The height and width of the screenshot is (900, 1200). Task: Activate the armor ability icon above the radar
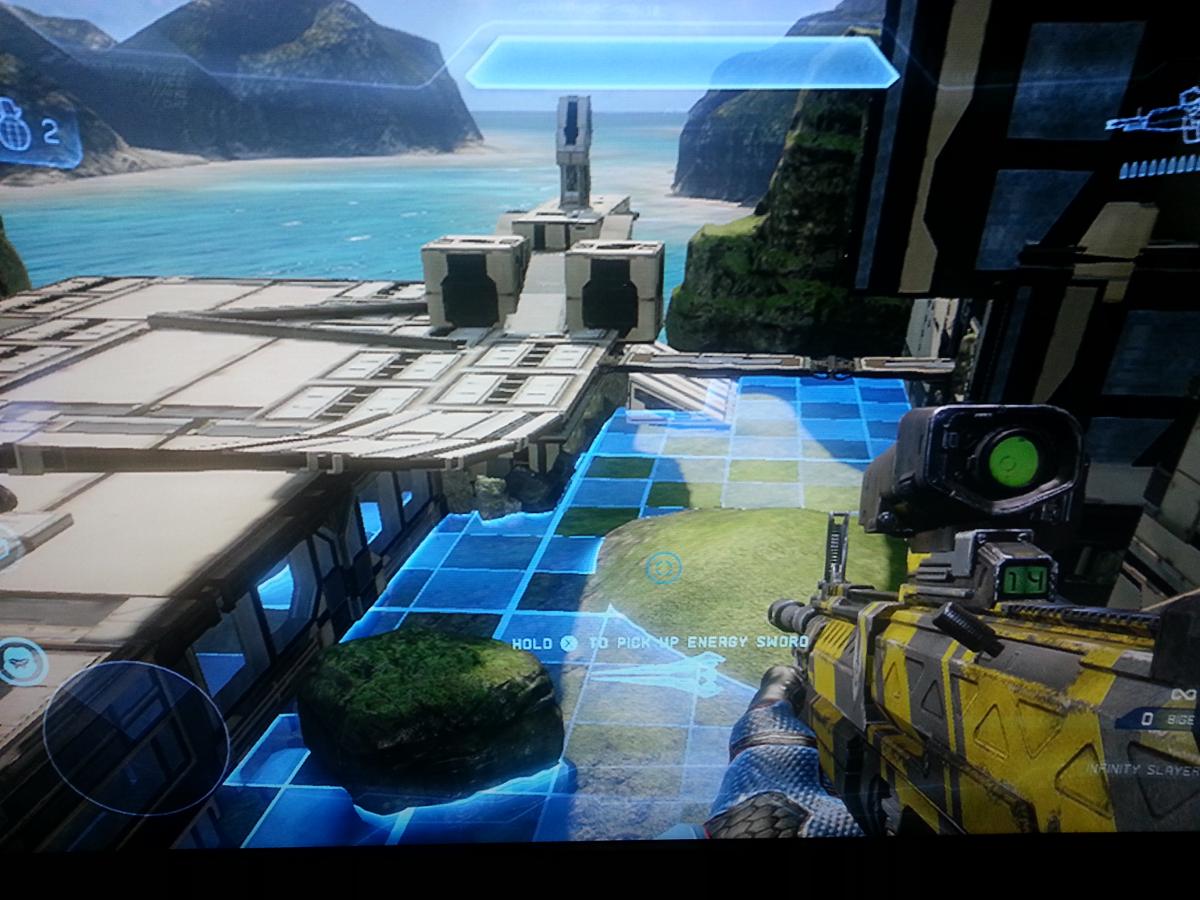click(22, 661)
